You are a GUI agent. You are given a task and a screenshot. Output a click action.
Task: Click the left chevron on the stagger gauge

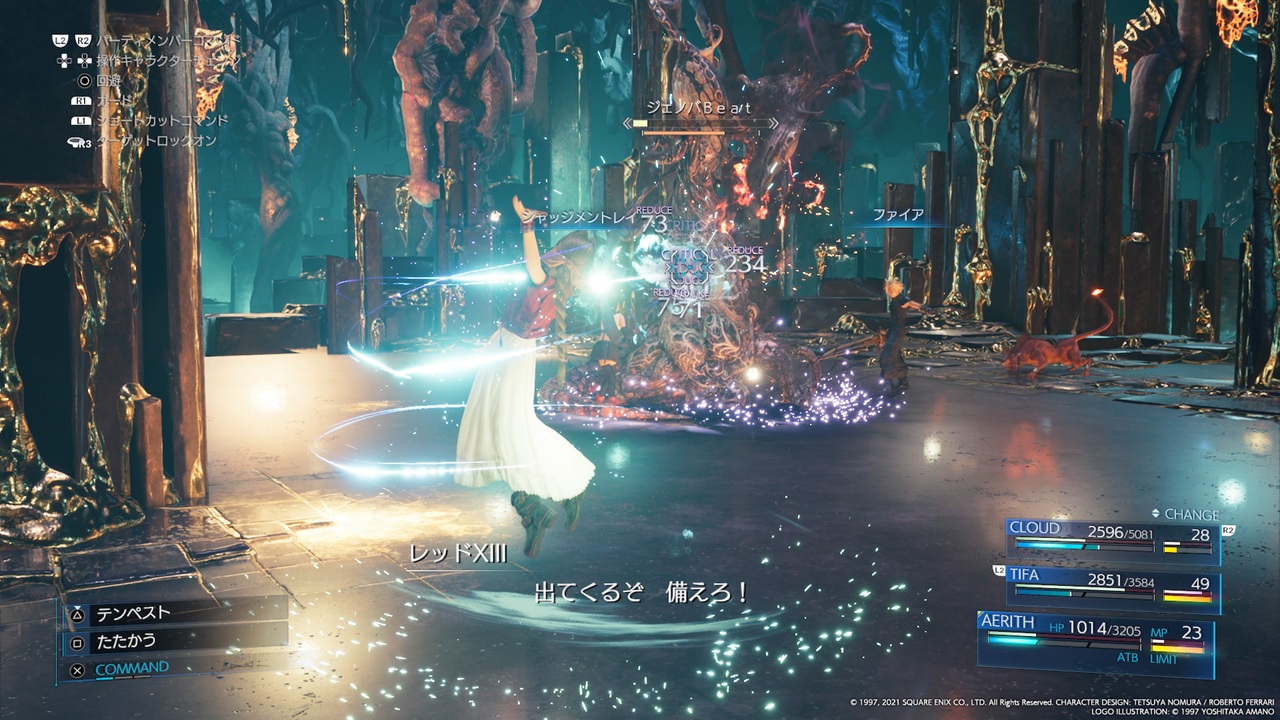(627, 123)
